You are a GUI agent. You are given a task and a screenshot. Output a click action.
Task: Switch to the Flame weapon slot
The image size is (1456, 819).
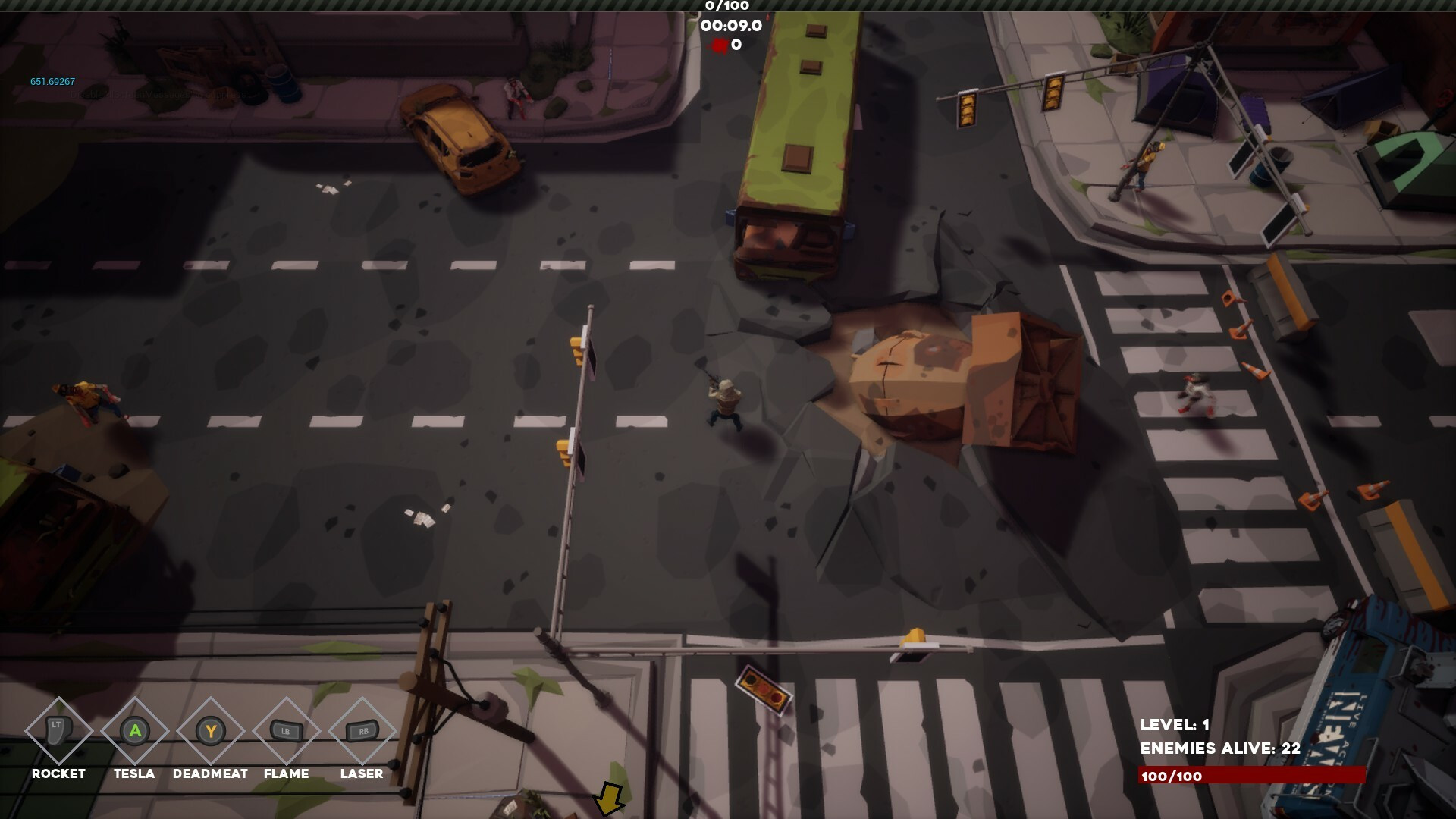point(286,731)
